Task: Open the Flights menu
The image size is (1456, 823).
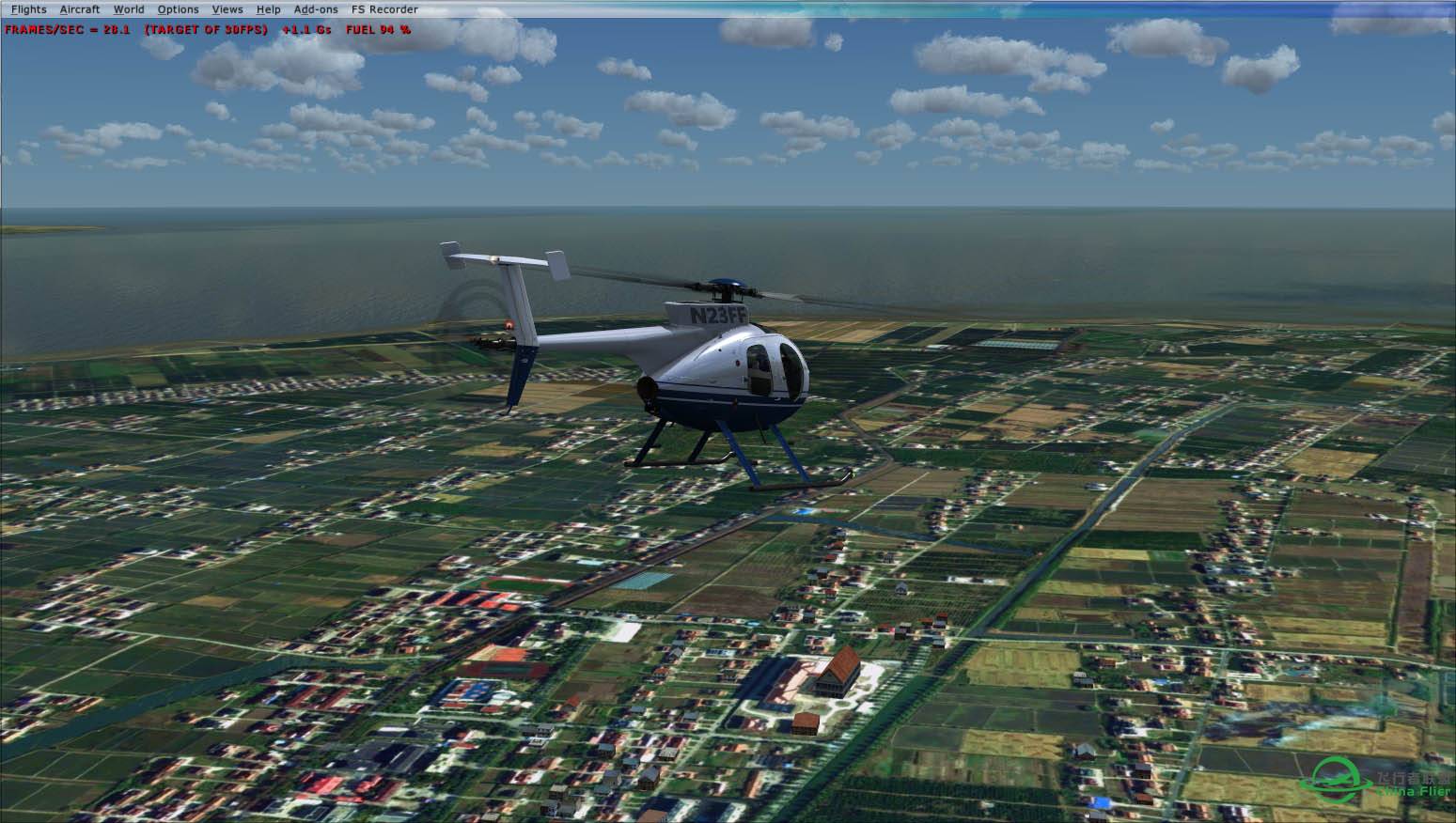Action: tap(28, 9)
